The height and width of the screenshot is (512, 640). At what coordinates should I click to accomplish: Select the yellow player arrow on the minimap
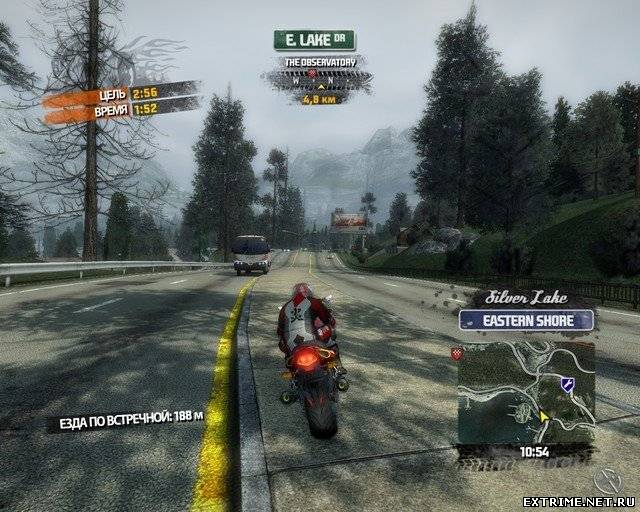coord(545,416)
